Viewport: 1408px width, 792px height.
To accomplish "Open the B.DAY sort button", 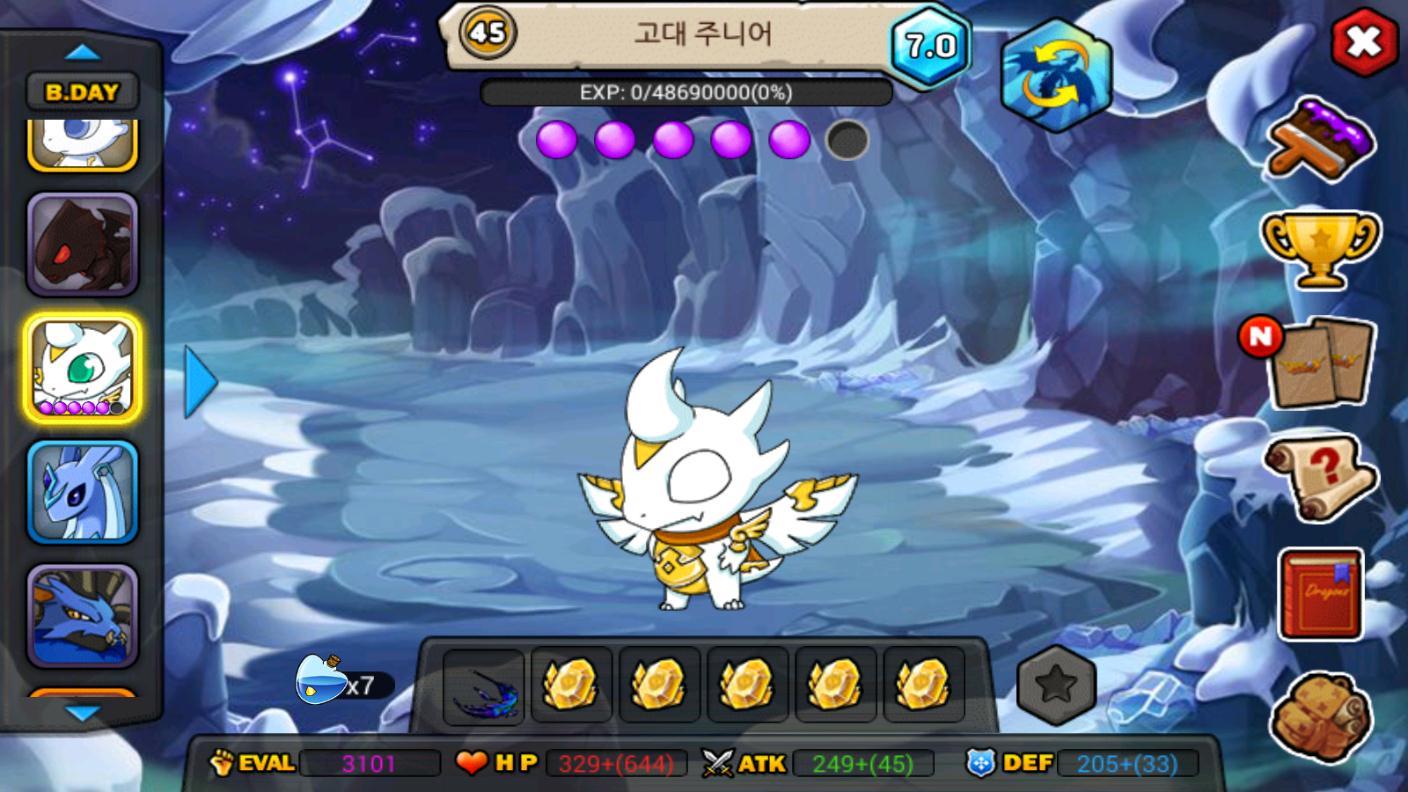I will point(82,93).
